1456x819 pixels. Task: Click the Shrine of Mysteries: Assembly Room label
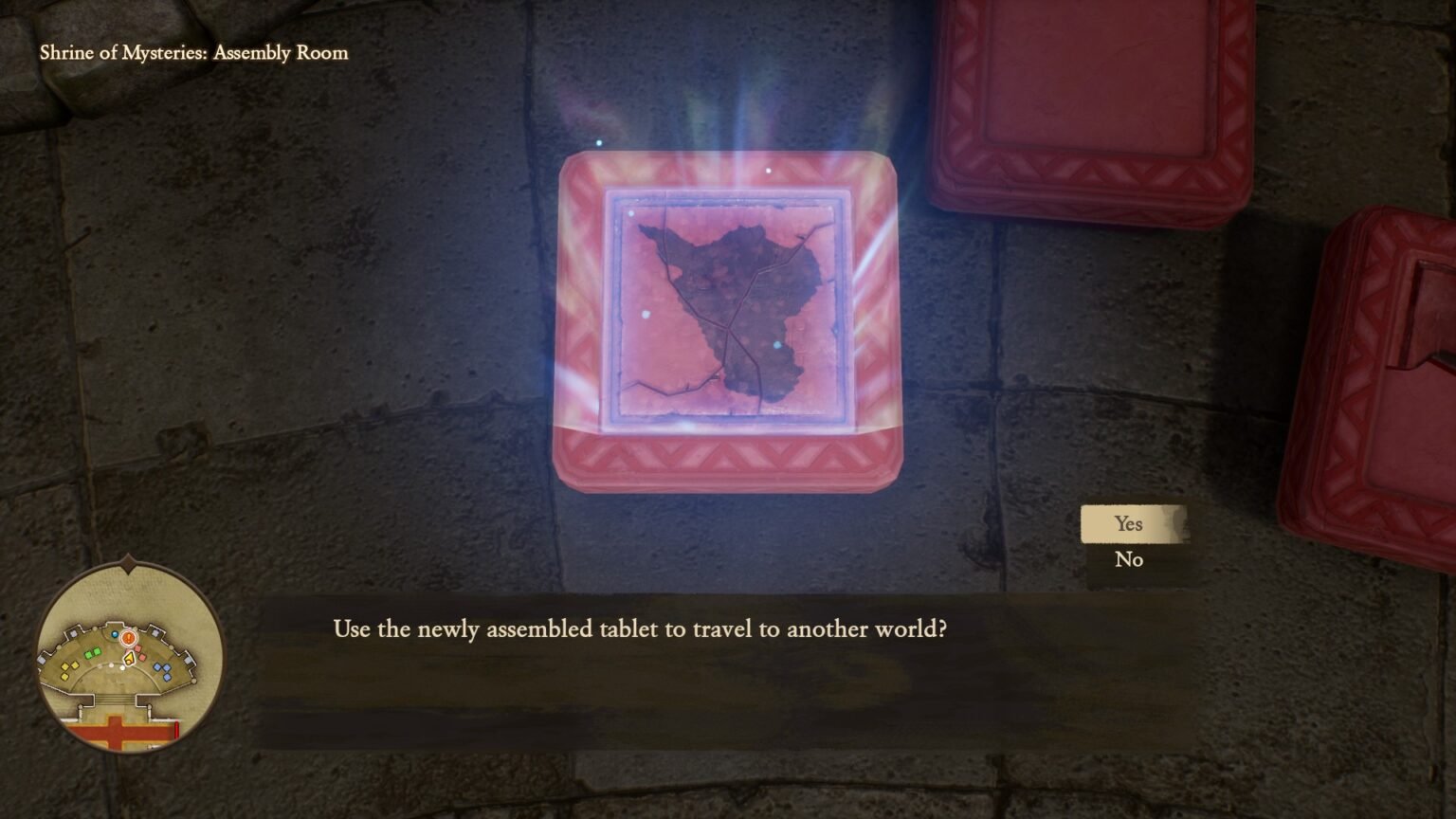coord(193,53)
